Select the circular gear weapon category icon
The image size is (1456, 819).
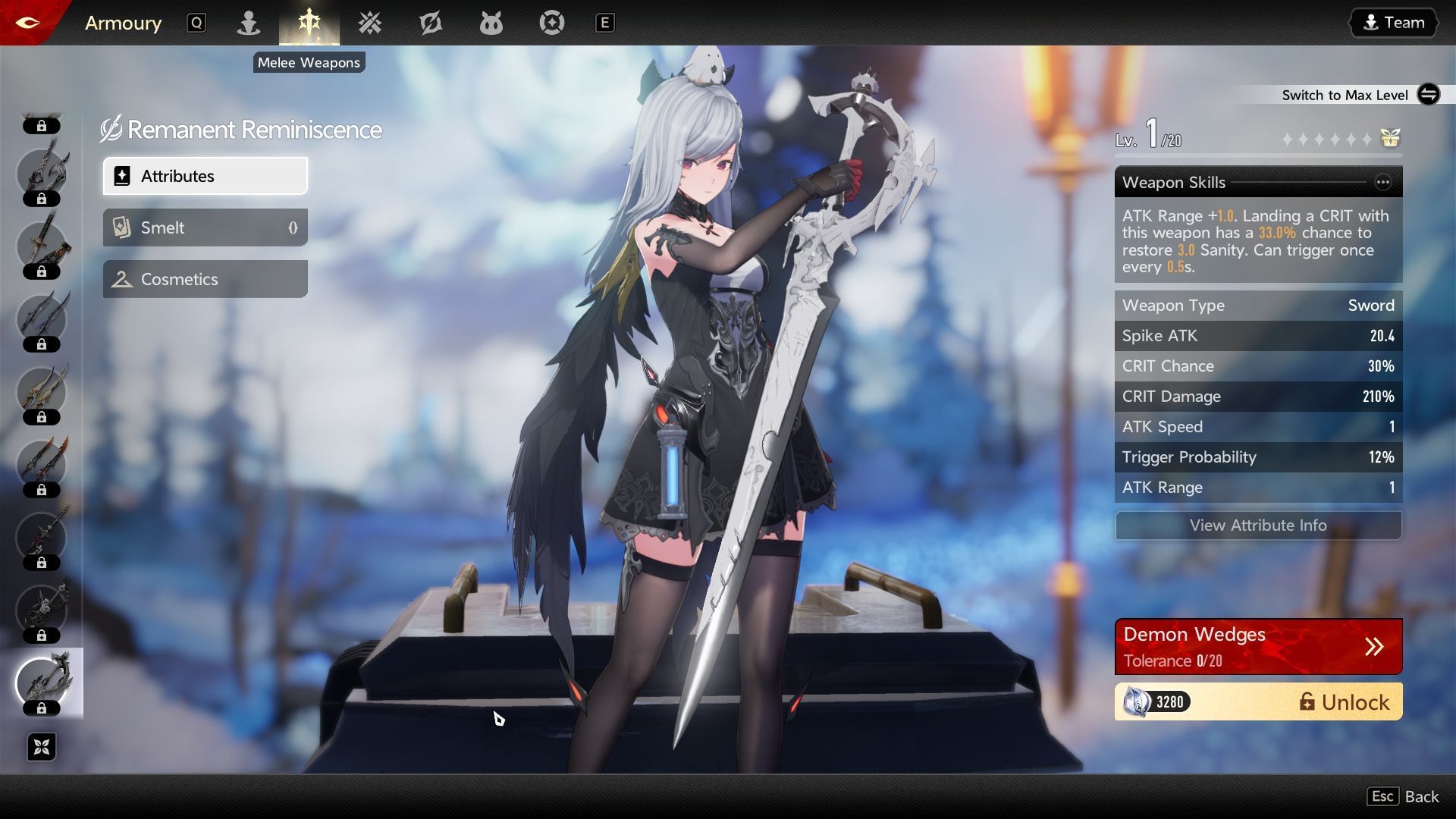[551, 23]
